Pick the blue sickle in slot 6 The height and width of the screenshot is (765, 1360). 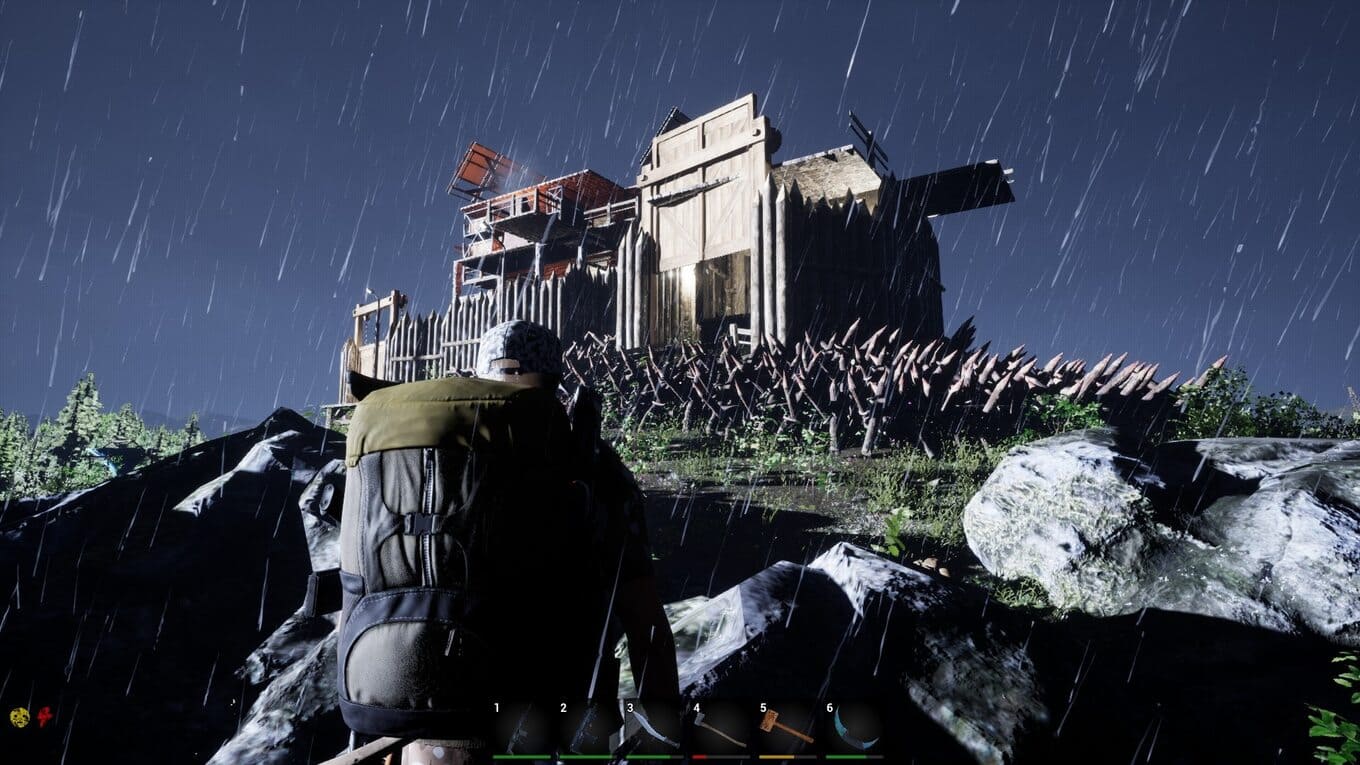click(853, 728)
